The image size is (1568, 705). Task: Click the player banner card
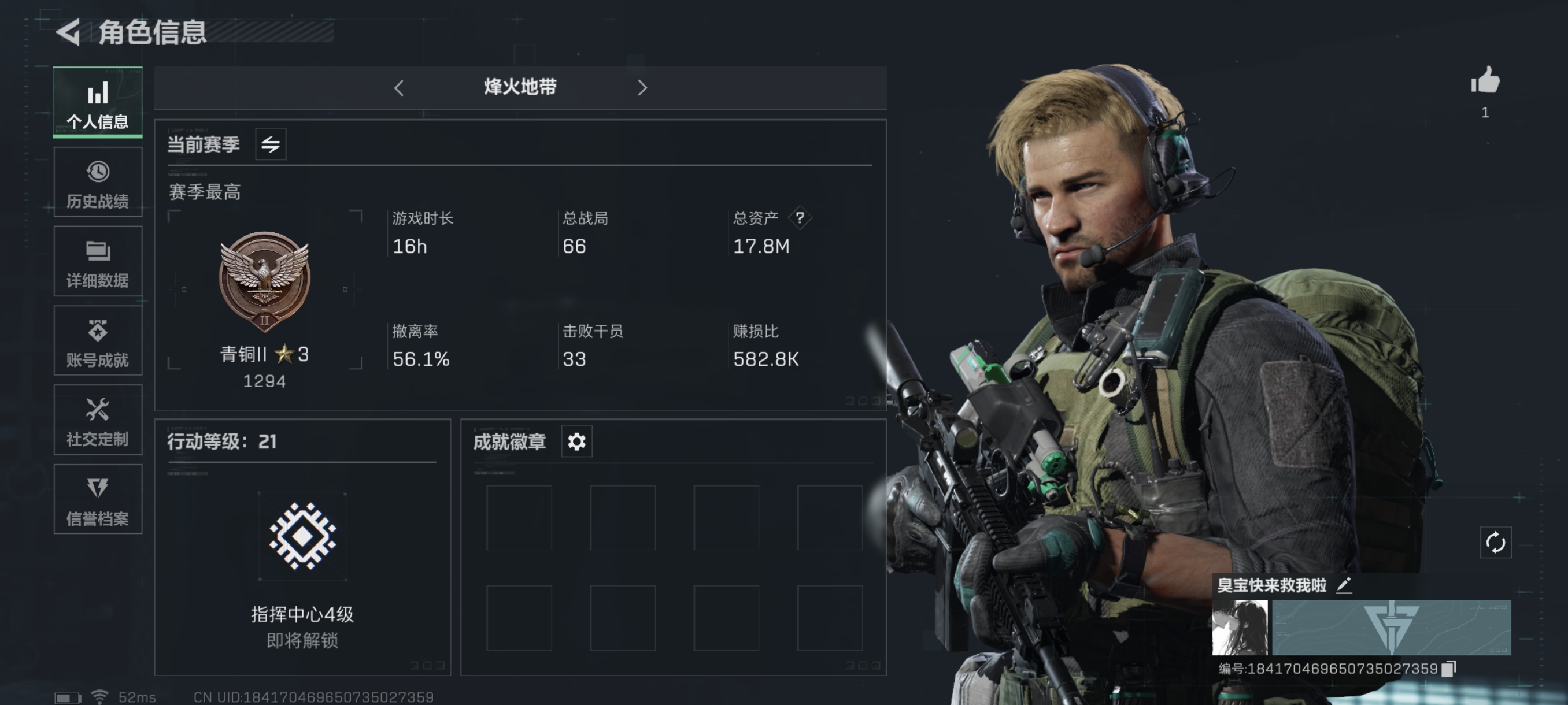pyautogui.click(x=1392, y=627)
